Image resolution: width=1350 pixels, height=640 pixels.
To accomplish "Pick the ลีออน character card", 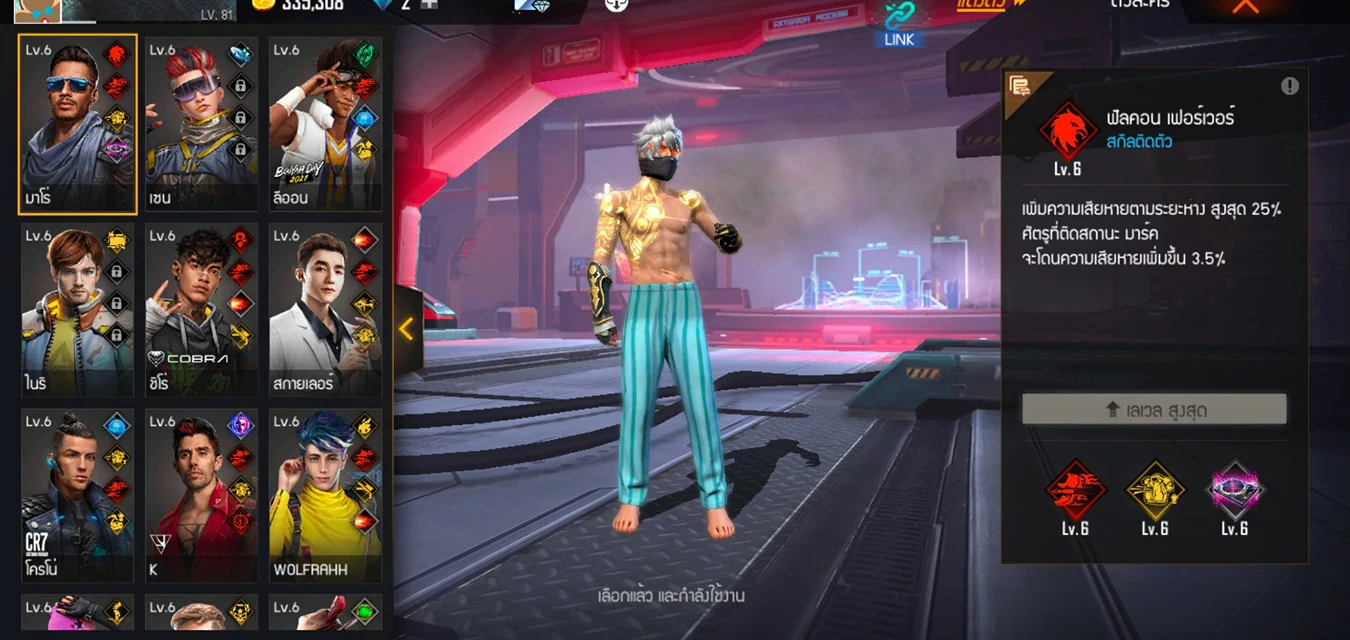I will tap(325, 124).
